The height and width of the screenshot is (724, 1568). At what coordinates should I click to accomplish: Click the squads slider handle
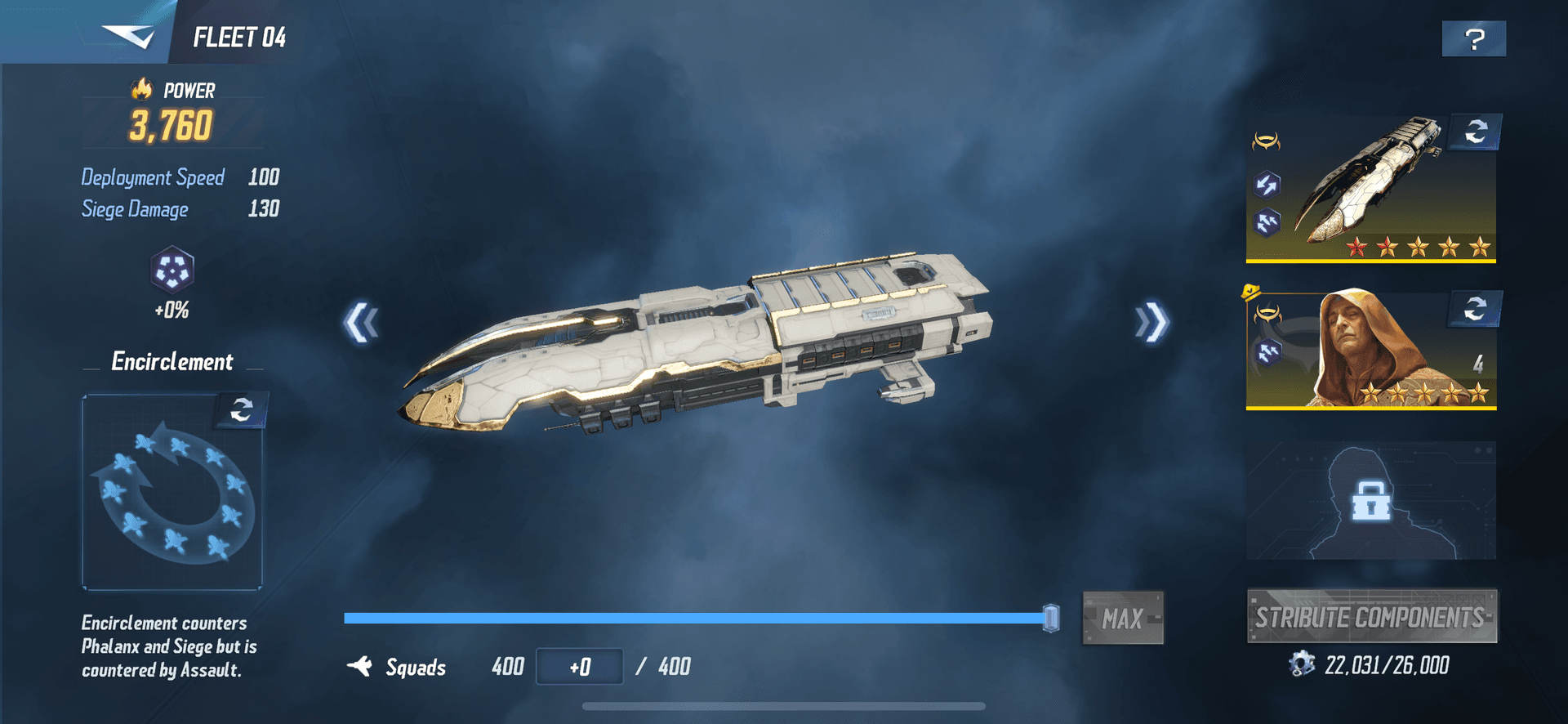(1051, 618)
